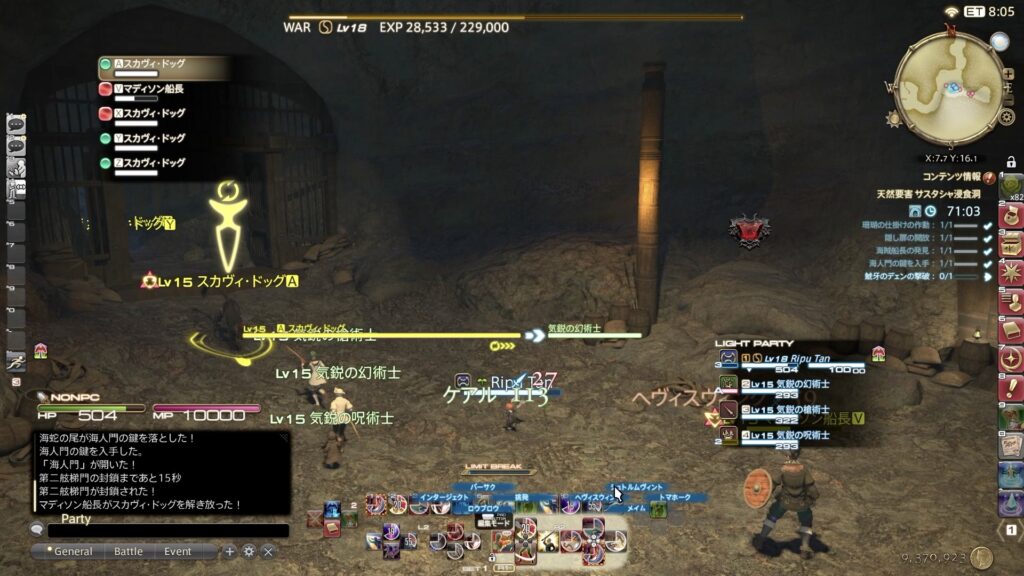Select スカヴィ・ドッグ Z in the enemy list
Screen dimensions: 1024x576
[x=153, y=162]
